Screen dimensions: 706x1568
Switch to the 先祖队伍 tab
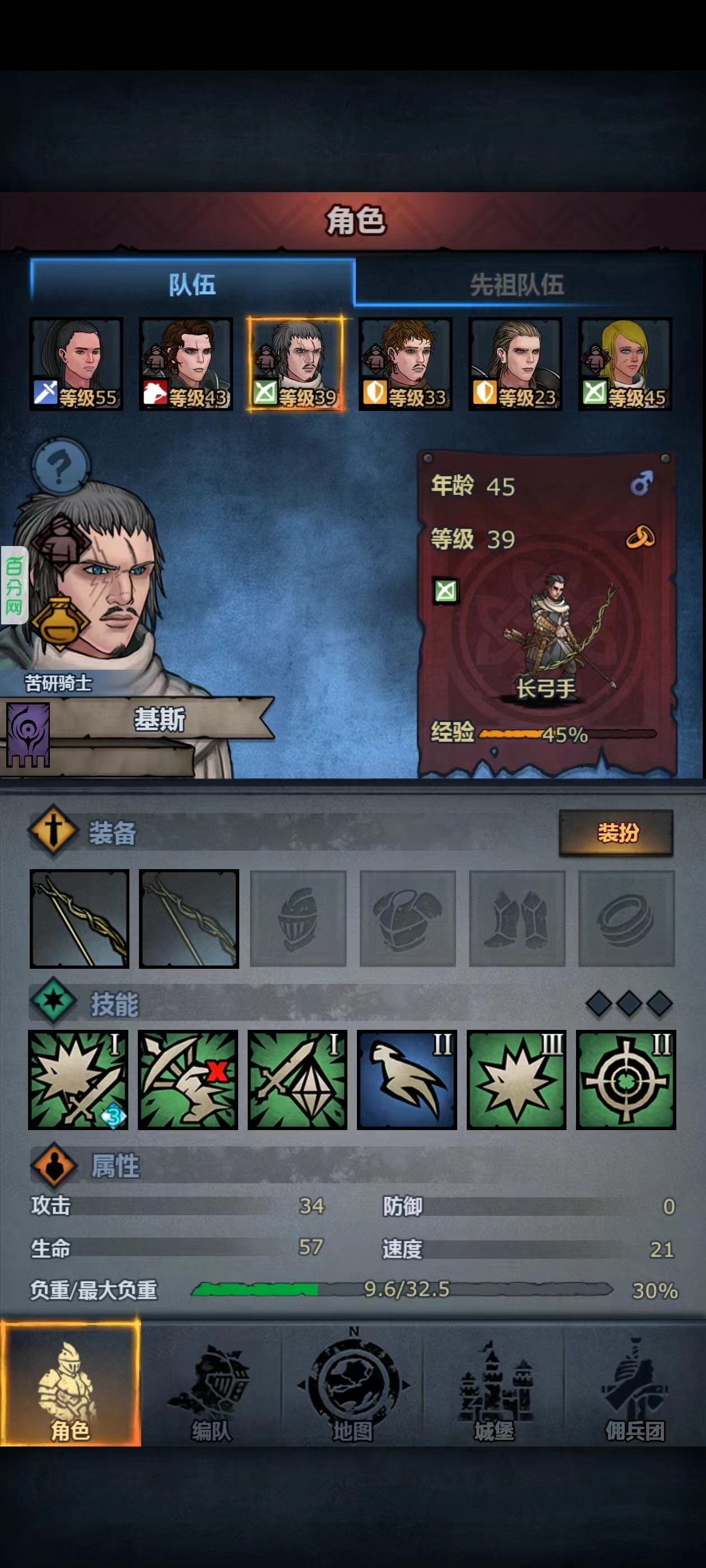click(517, 284)
